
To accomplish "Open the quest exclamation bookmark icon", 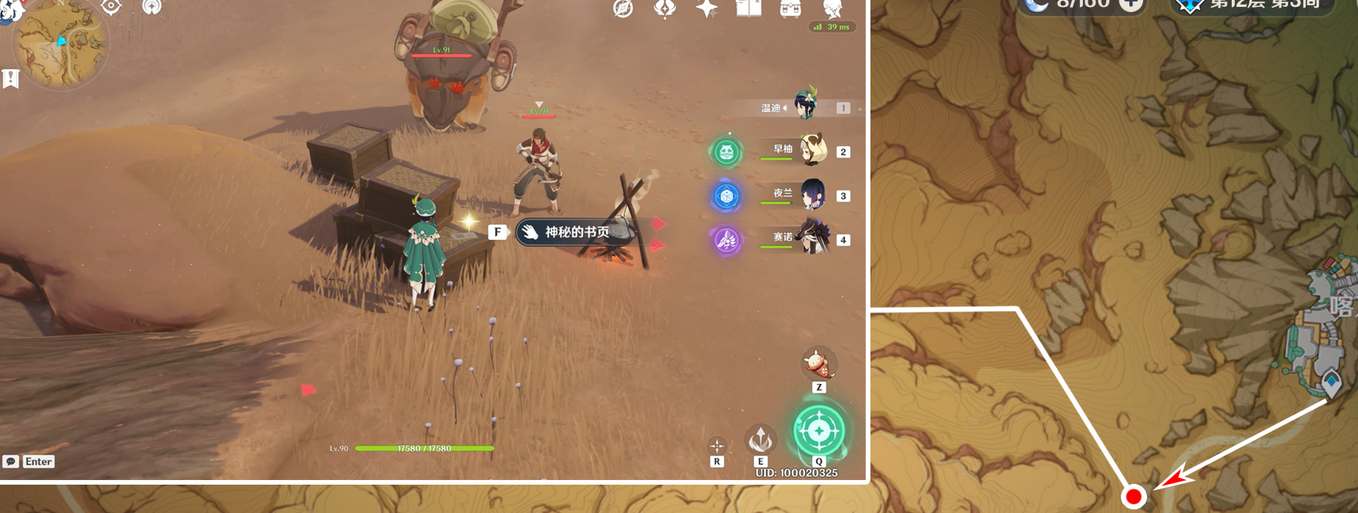I will [x=11, y=78].
